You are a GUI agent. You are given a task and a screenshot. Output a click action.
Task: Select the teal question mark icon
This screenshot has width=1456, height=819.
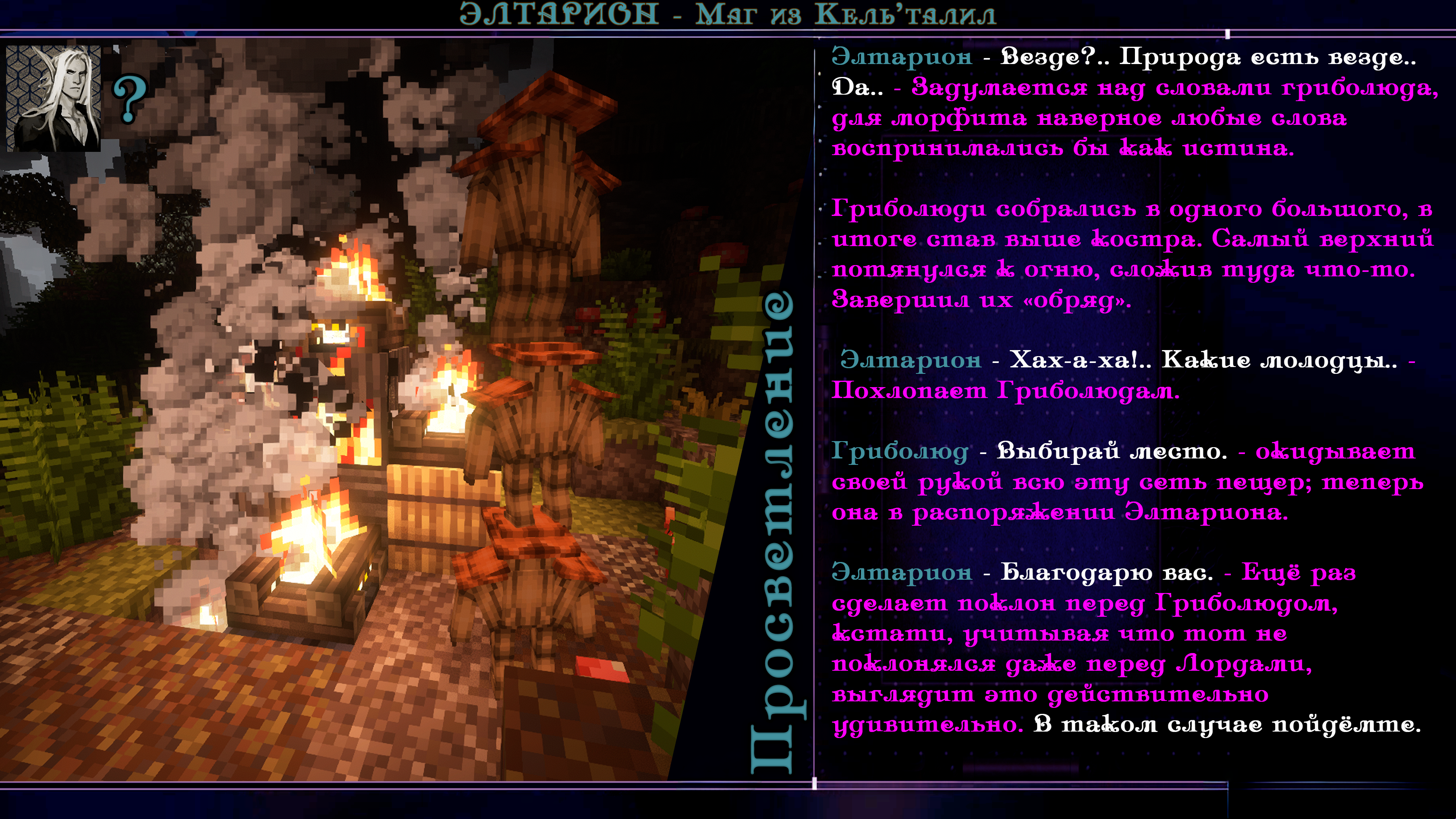coord(130,100)
